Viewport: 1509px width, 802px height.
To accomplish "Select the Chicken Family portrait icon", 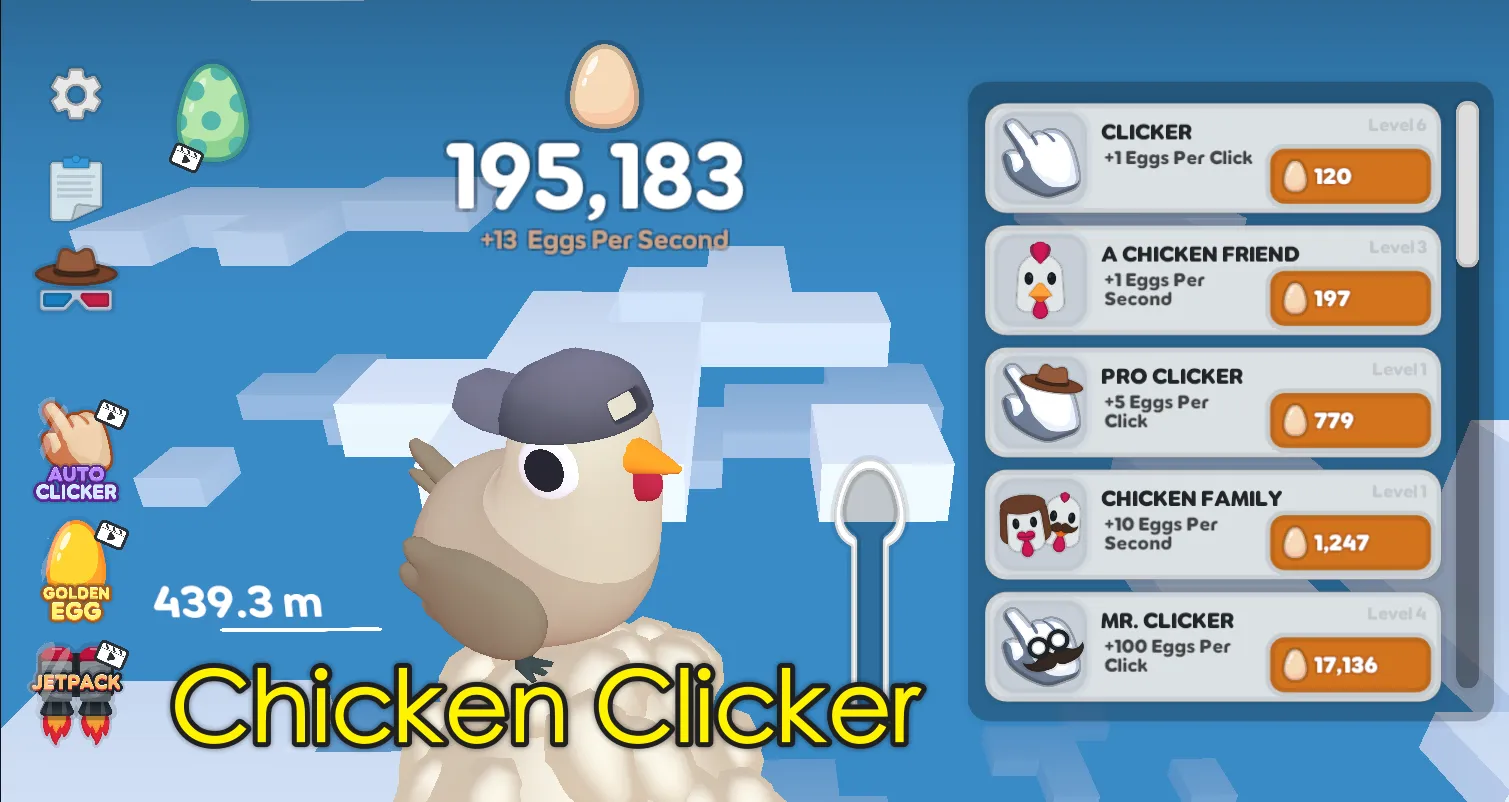I will coord(1038,527).
